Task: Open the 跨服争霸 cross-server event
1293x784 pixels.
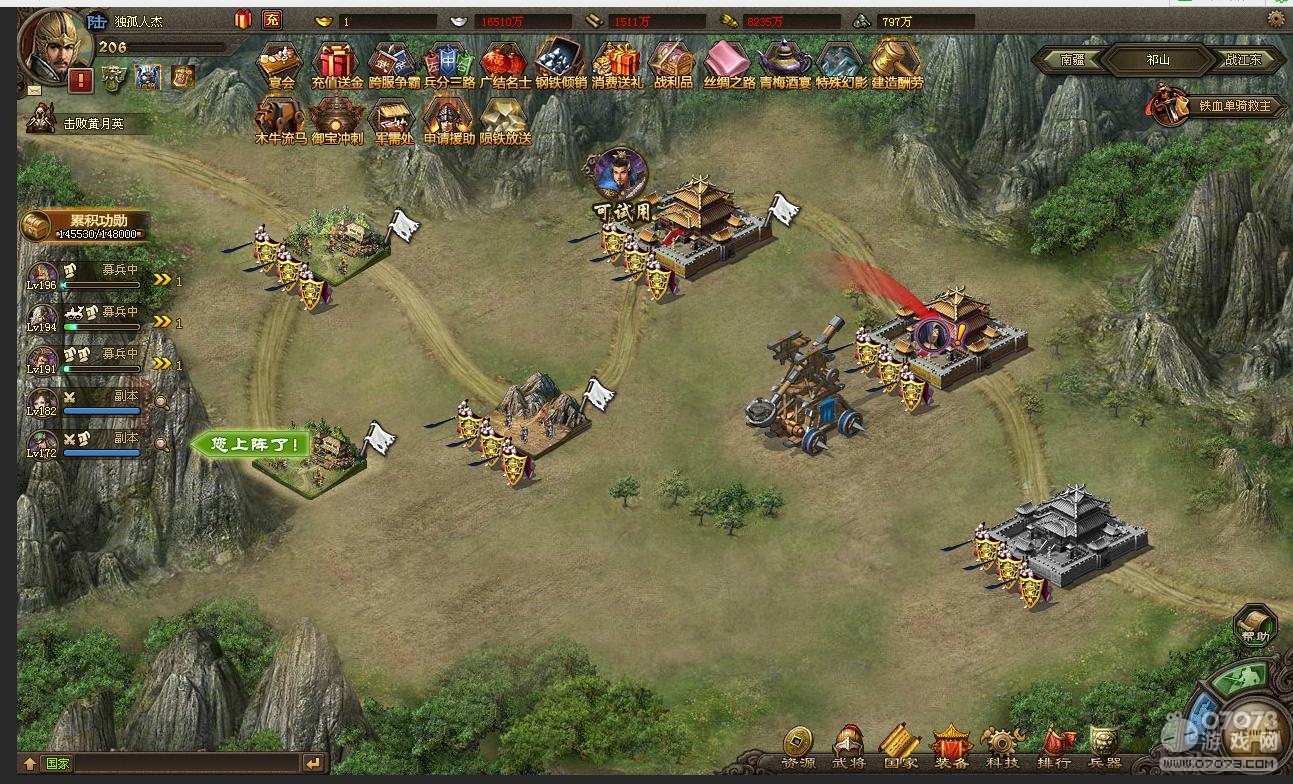Action: [393, 62]
